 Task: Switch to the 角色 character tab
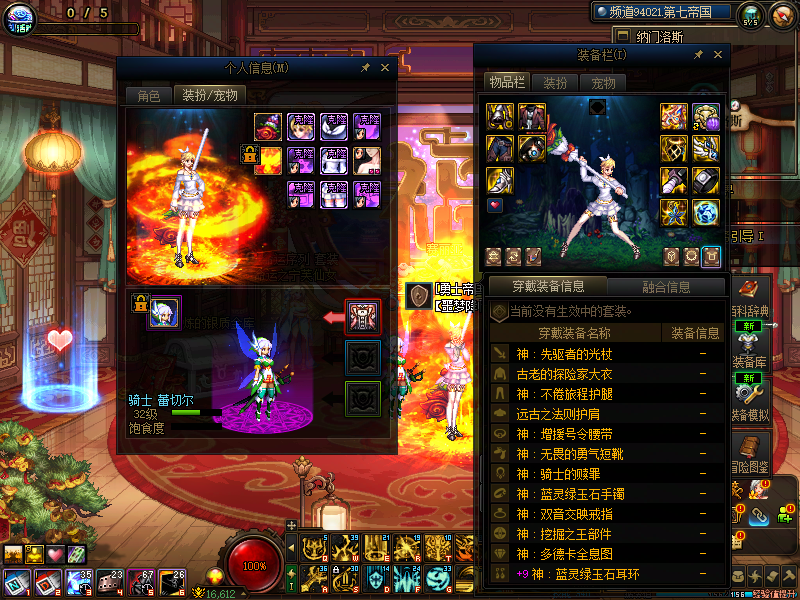point(148,96)
